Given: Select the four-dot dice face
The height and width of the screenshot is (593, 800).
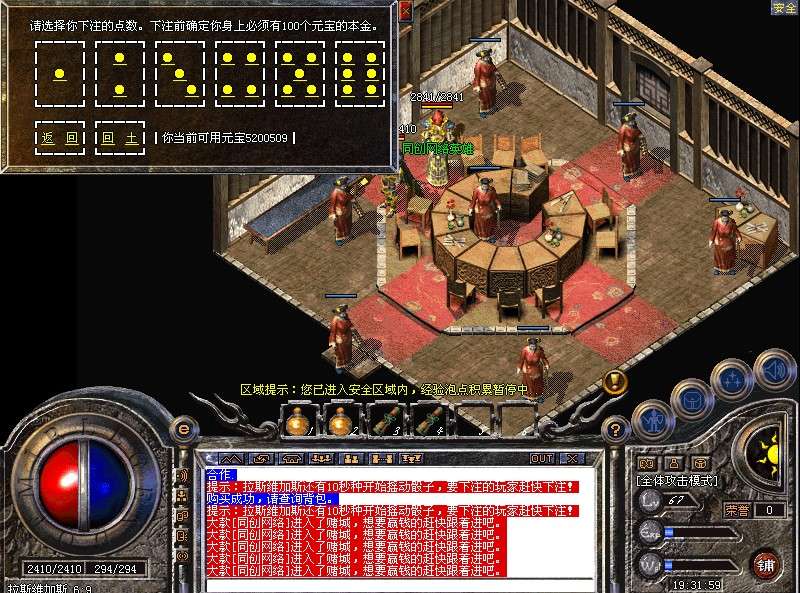Looking at the screenshot, I should (x=240, y=73).
